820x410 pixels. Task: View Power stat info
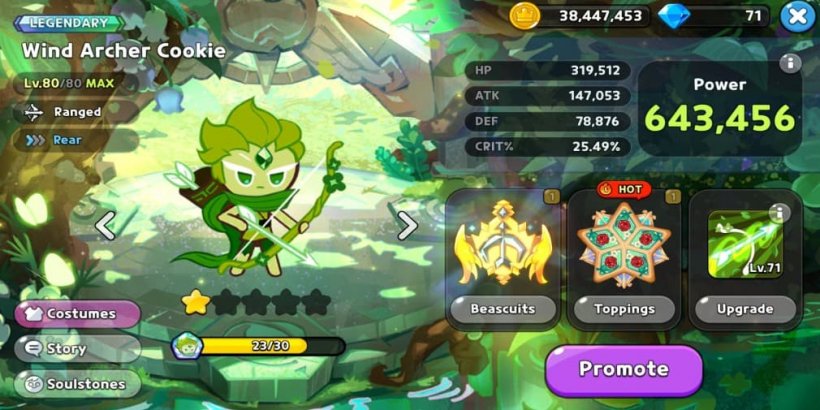coord(790,64)
